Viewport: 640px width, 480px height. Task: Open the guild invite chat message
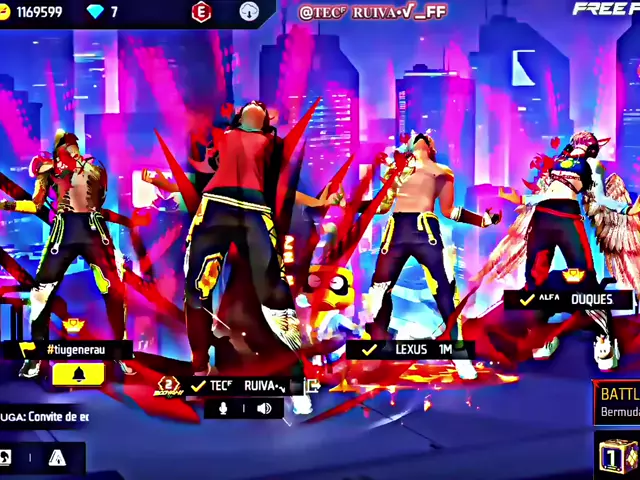[45, 416]
